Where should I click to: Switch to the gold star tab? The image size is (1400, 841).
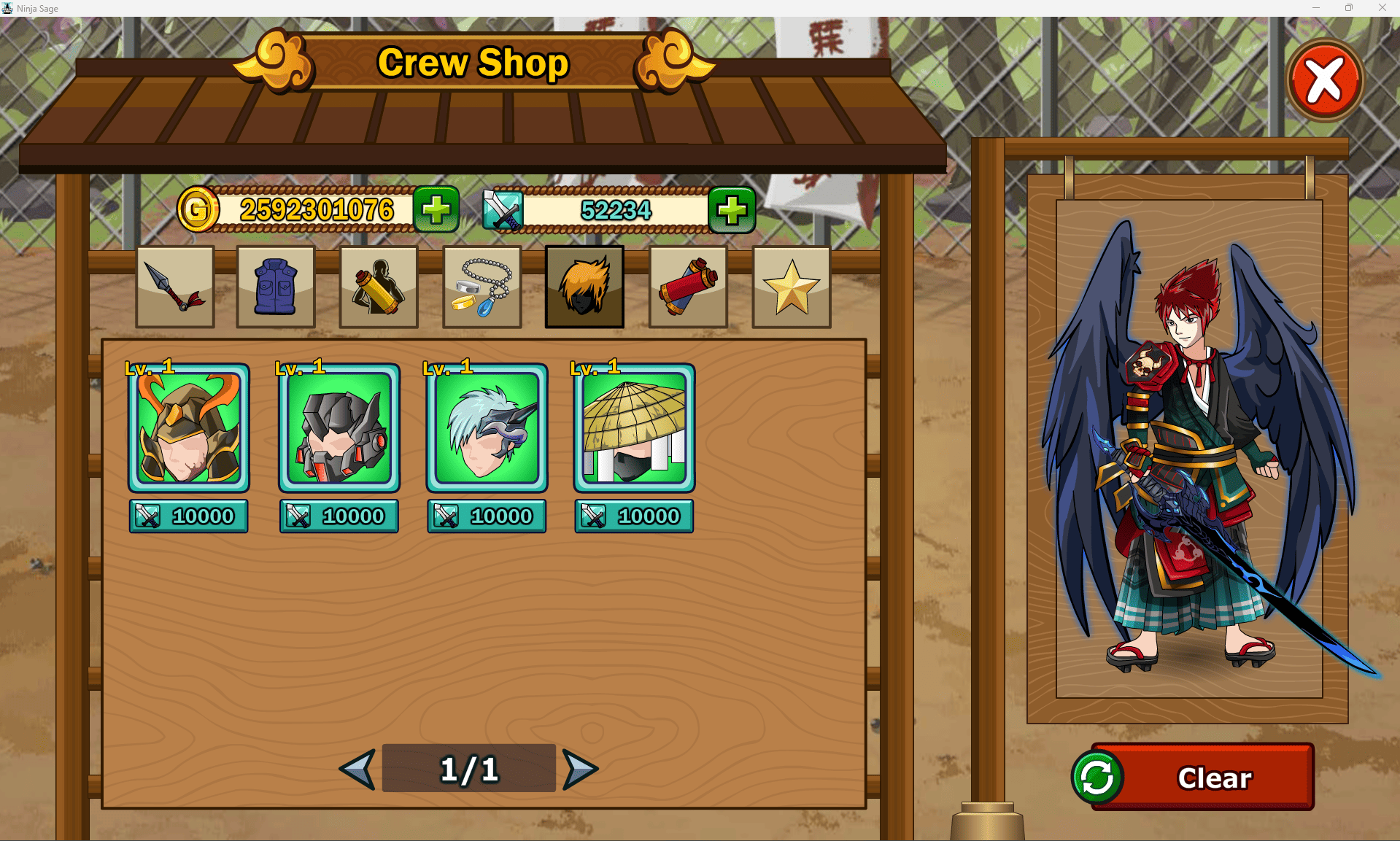[792, 287]
